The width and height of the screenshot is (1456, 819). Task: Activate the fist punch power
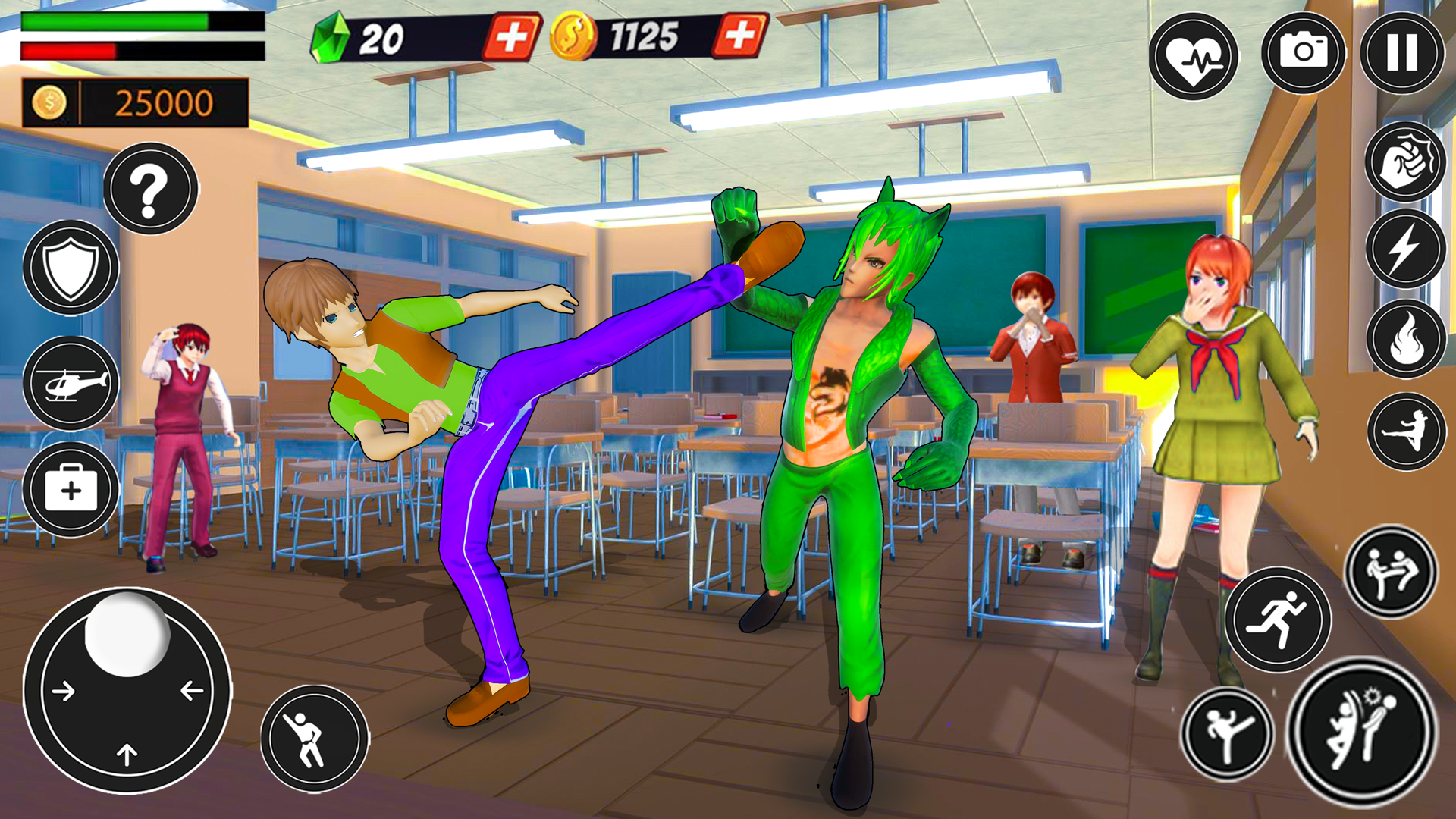(1405, 162)
